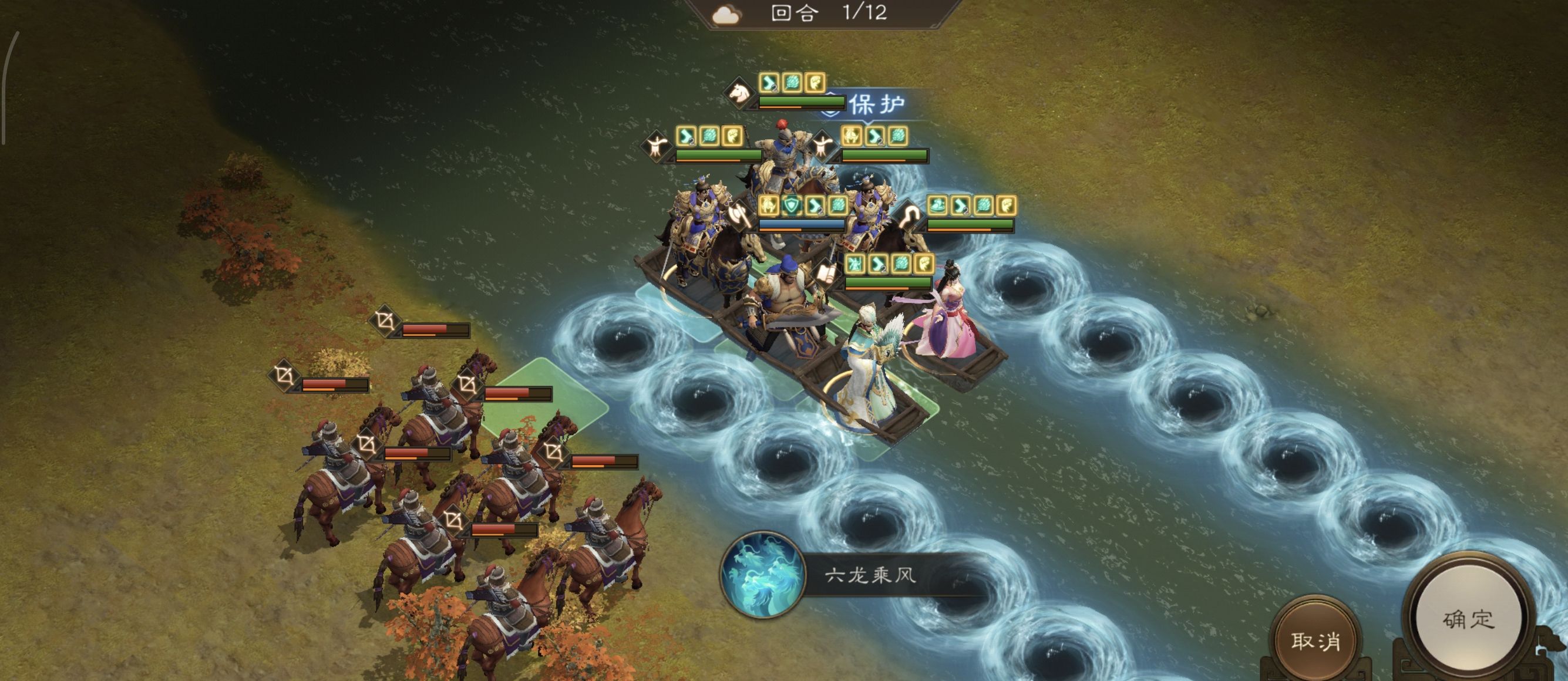Confirm the action with 确定

point(1468,619)
